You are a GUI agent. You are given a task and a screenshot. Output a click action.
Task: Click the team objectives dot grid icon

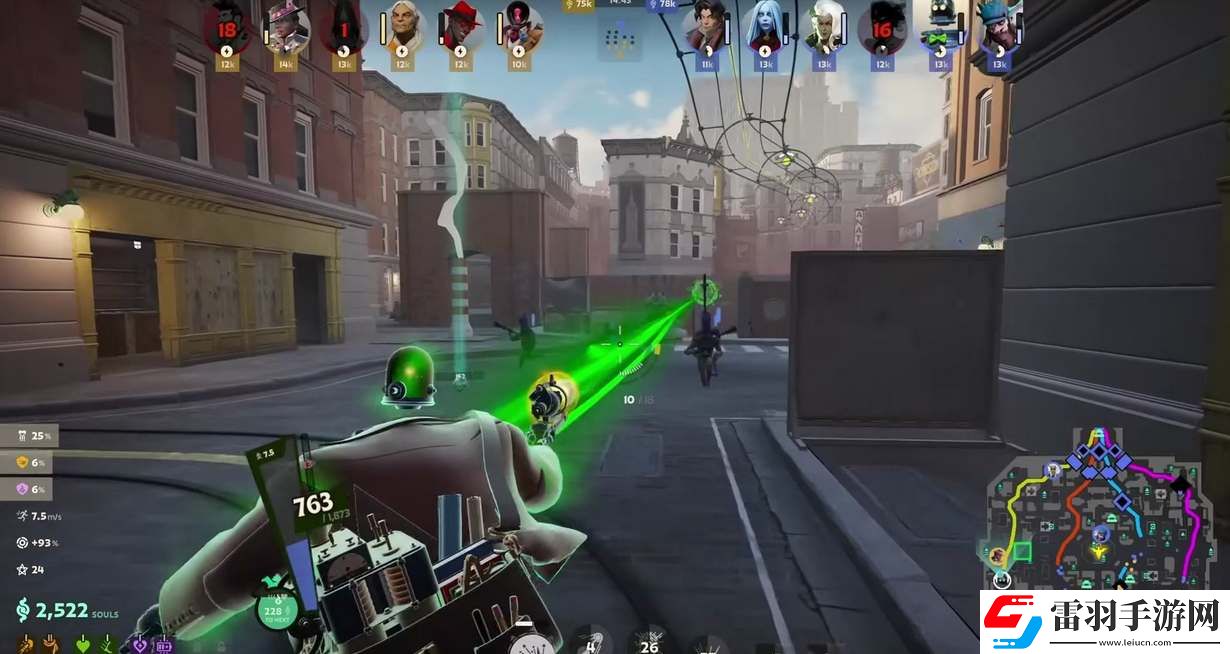tap(620, 38)
